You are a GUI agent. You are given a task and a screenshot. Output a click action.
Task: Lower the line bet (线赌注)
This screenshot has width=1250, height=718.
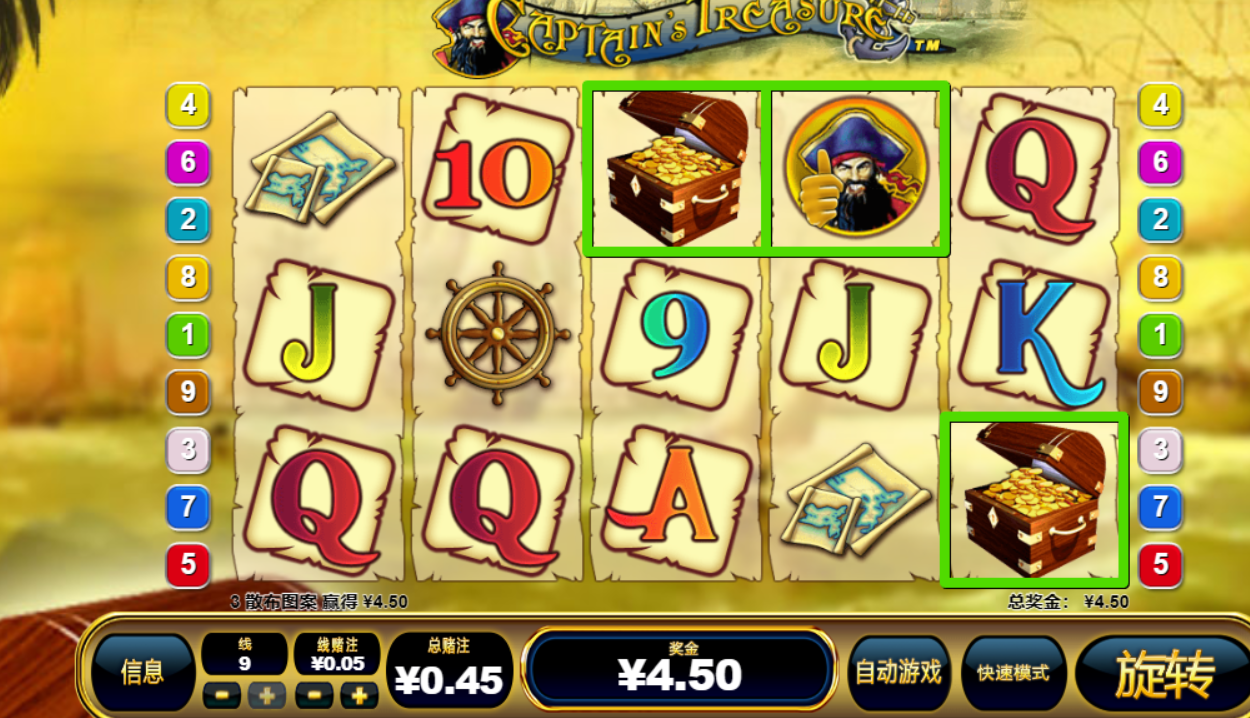(x=313, y=695)
